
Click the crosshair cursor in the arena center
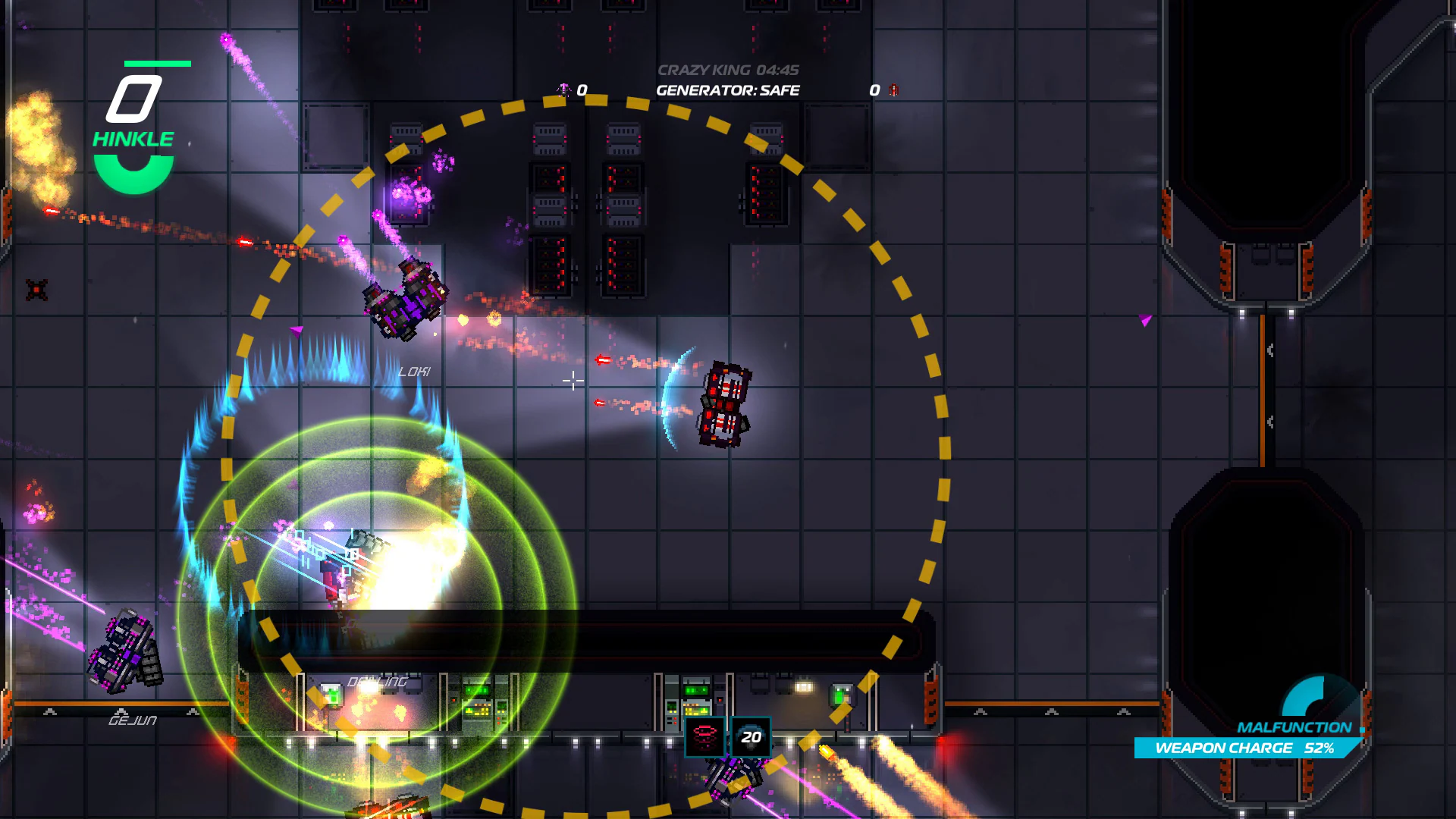pyautogui.click(x=573, y=381)
